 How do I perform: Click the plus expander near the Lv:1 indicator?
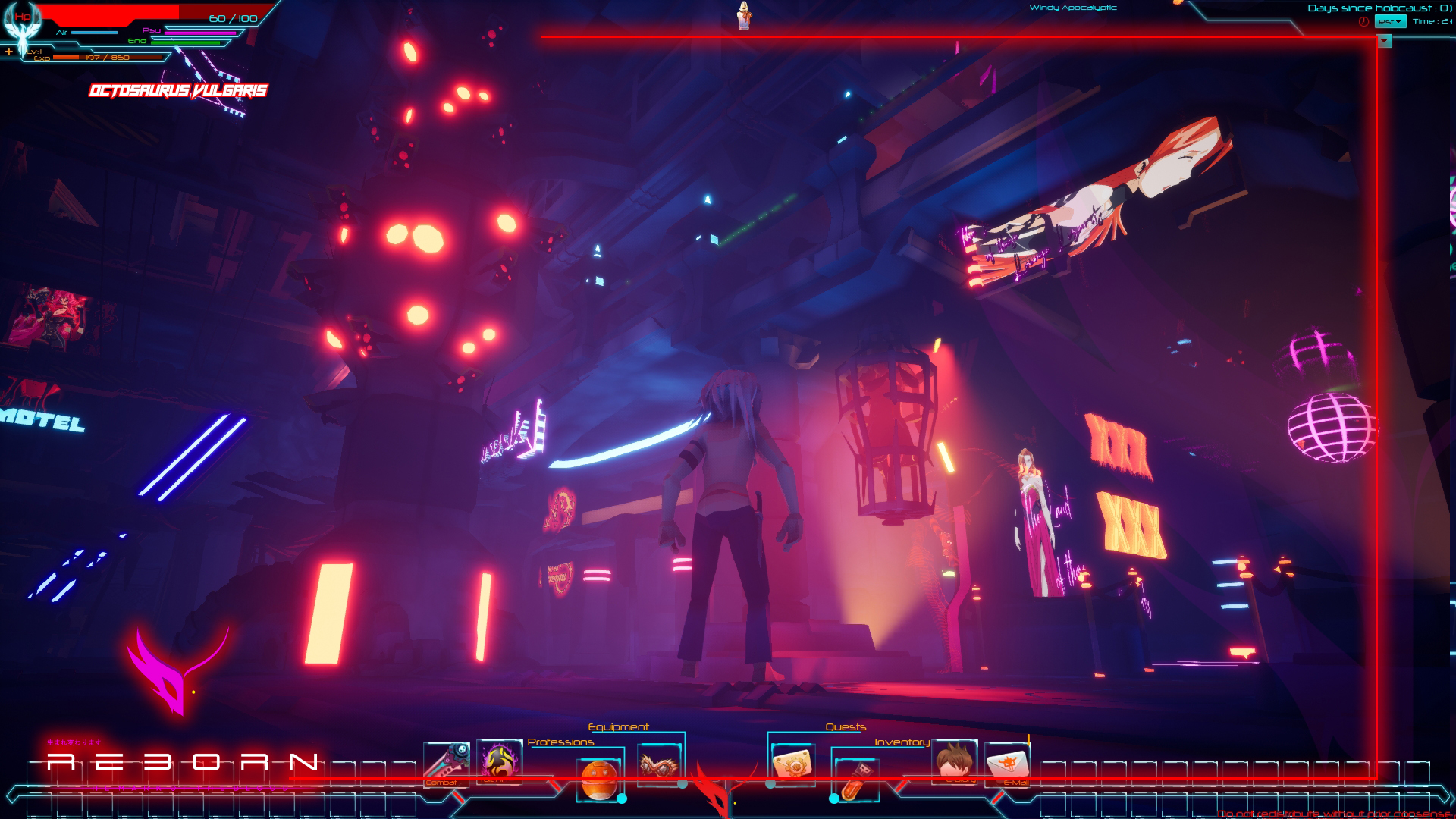coord(9,52)
